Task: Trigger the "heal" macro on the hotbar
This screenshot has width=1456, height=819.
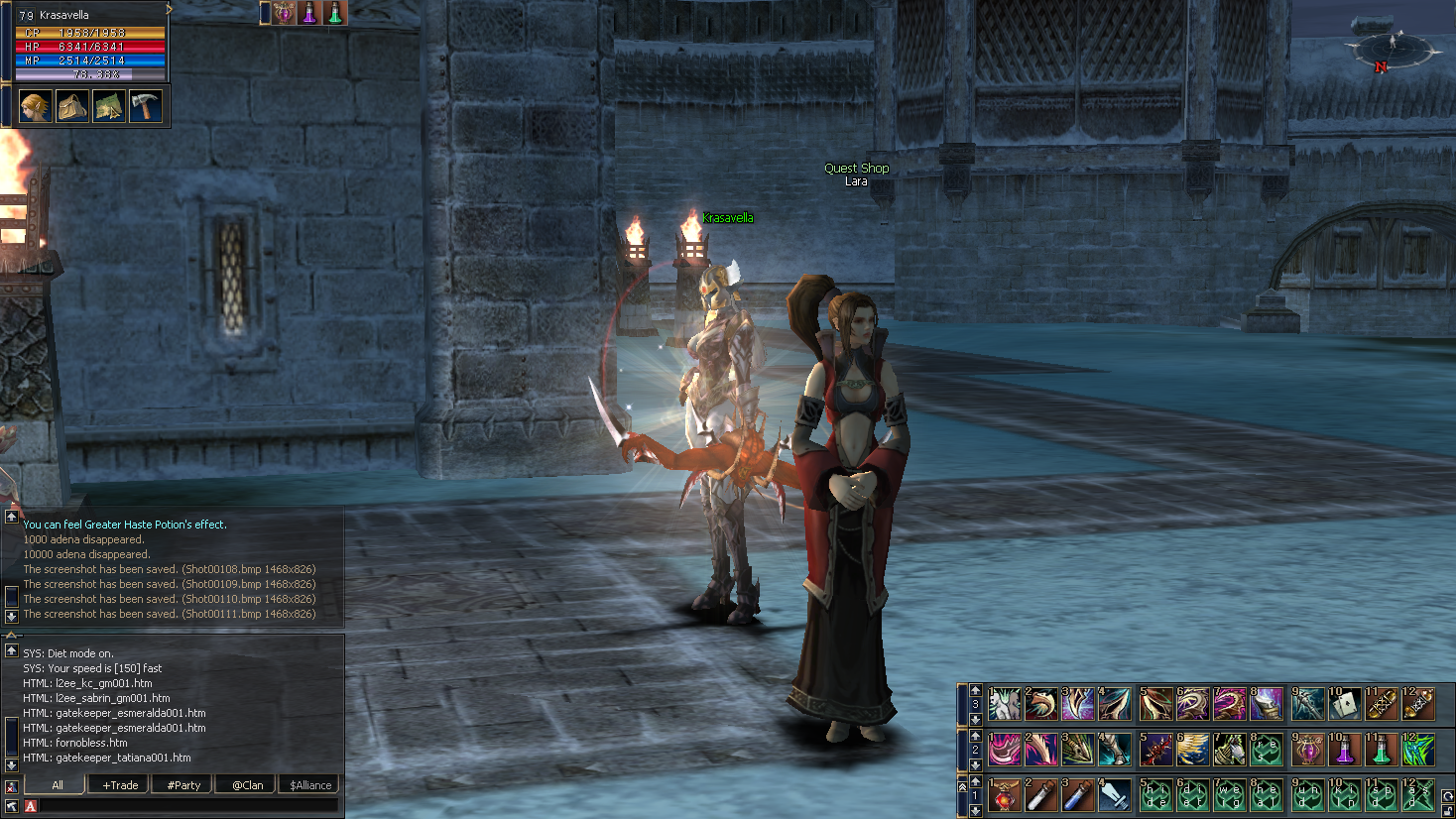Action: [1267, 795]
